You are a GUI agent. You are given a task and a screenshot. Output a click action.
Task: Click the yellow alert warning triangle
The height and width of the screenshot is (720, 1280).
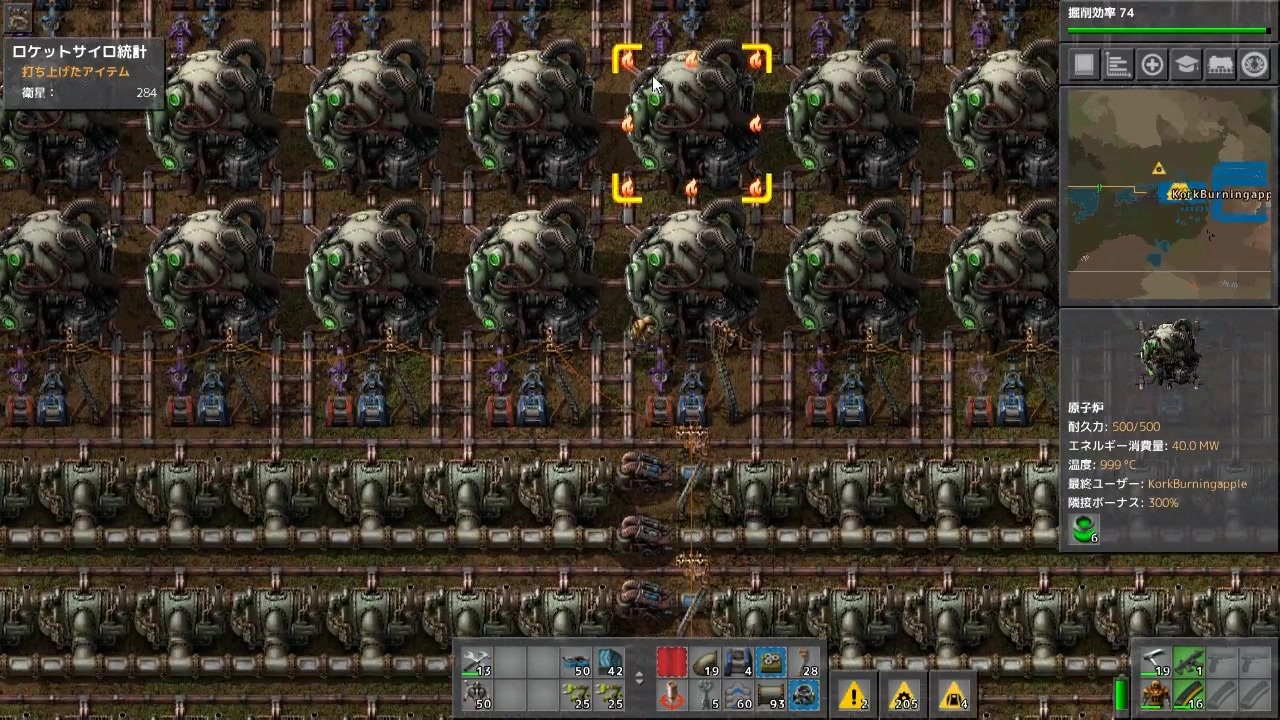point(854,696)
